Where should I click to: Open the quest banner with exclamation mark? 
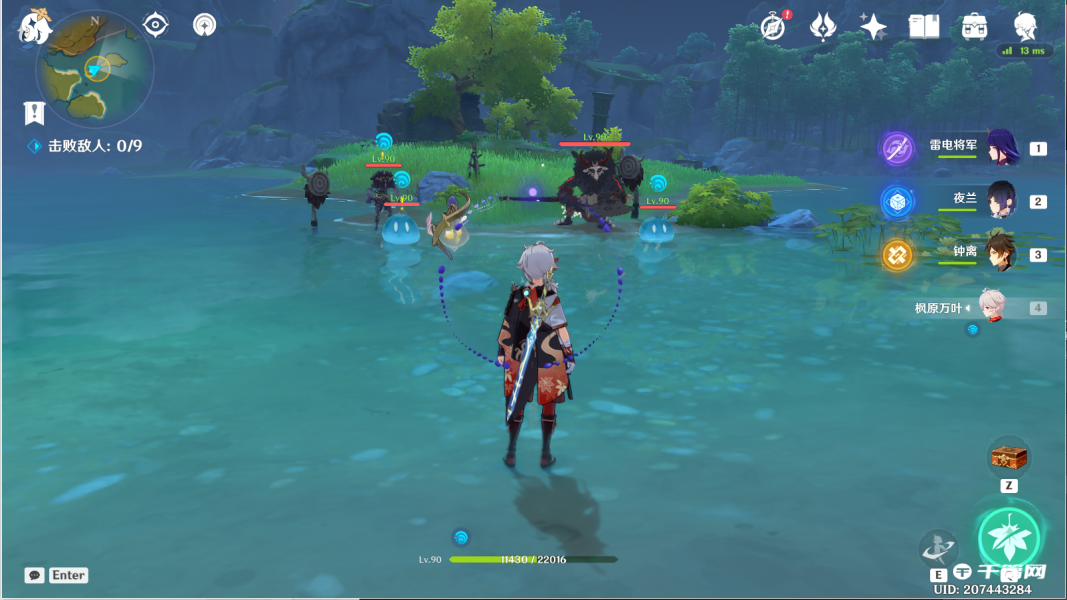tap(34, 113)
